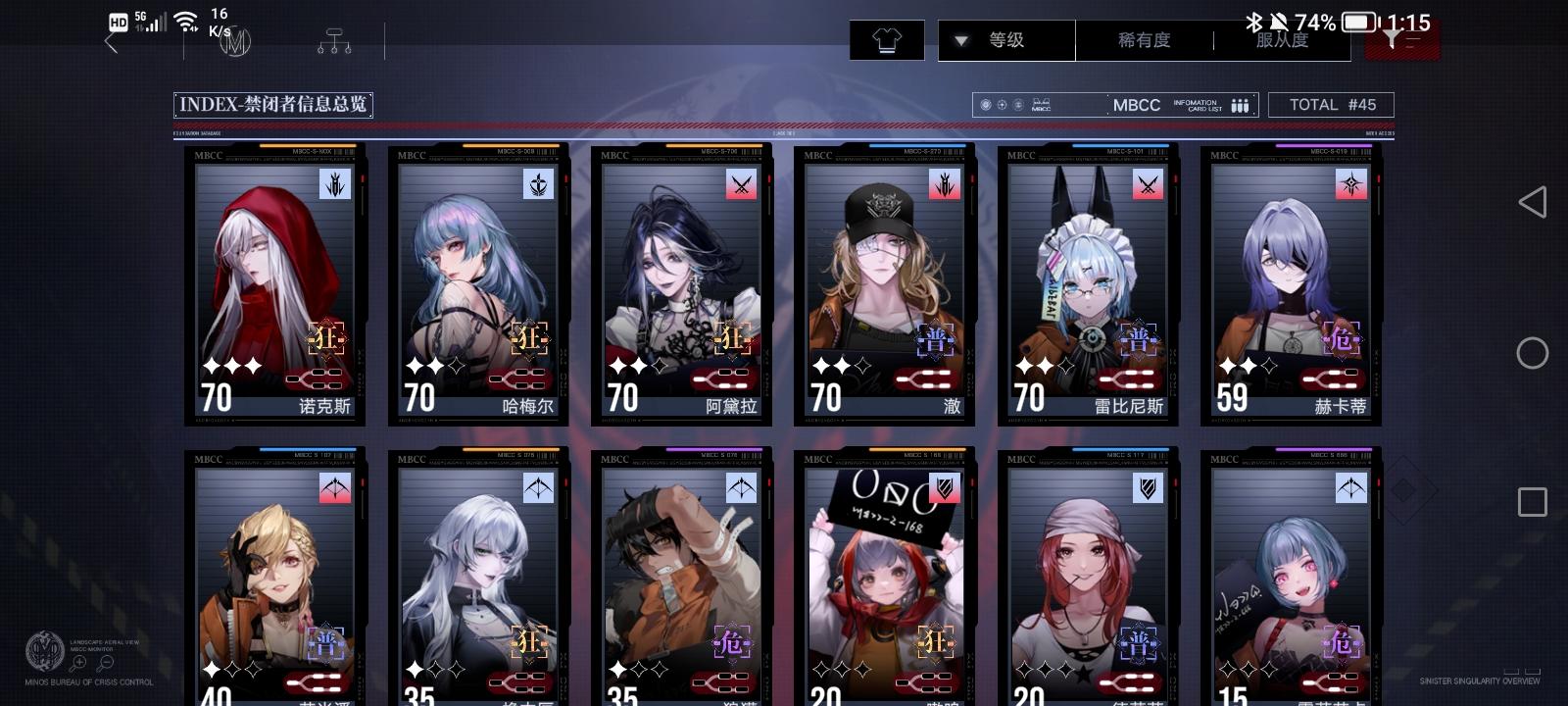Click the bow icon on the level-40 blonde character card

[x=334, y=487]
